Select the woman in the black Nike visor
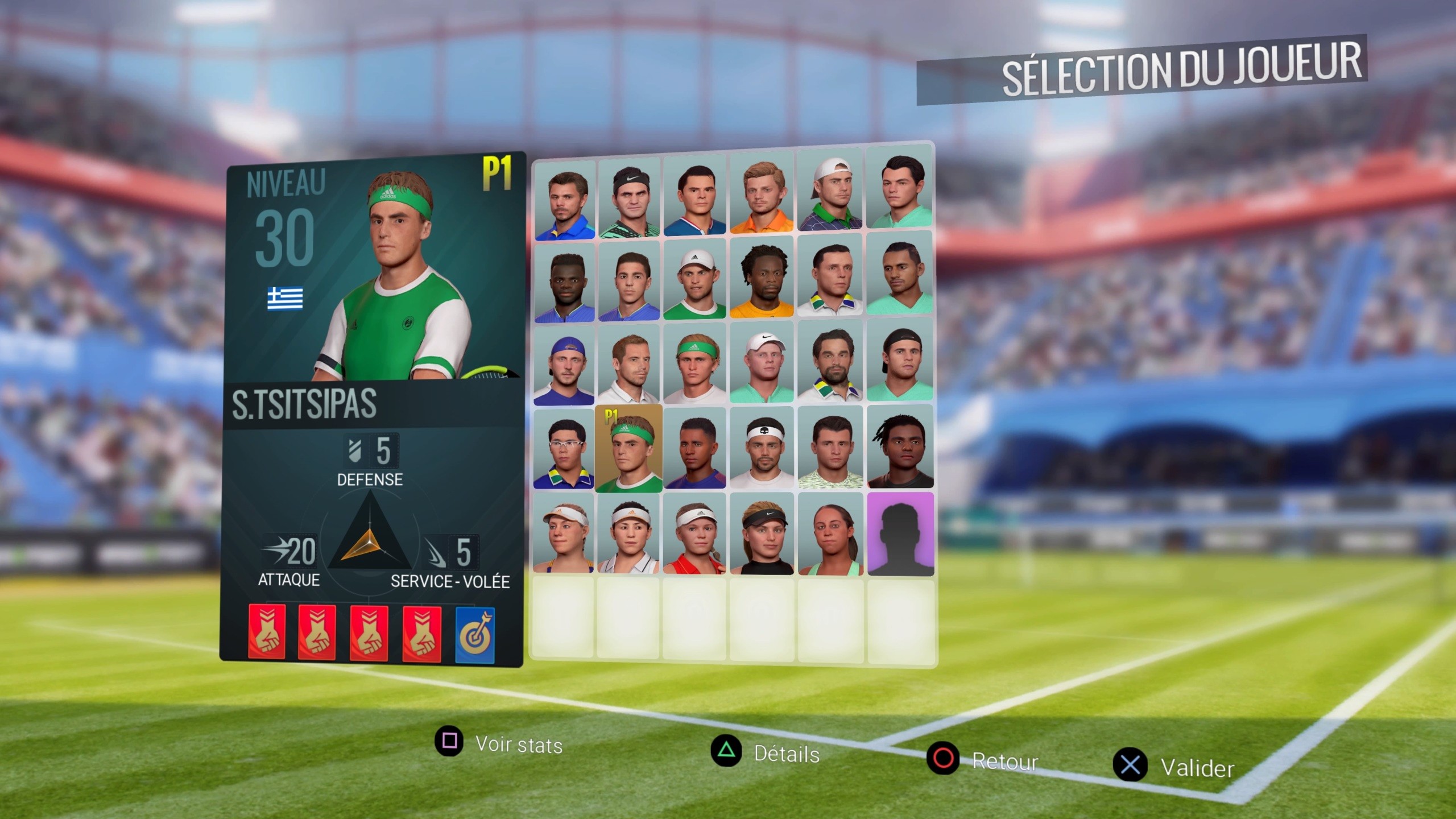This screenshot has width=1456, height=819. click(x=762, y=535)
